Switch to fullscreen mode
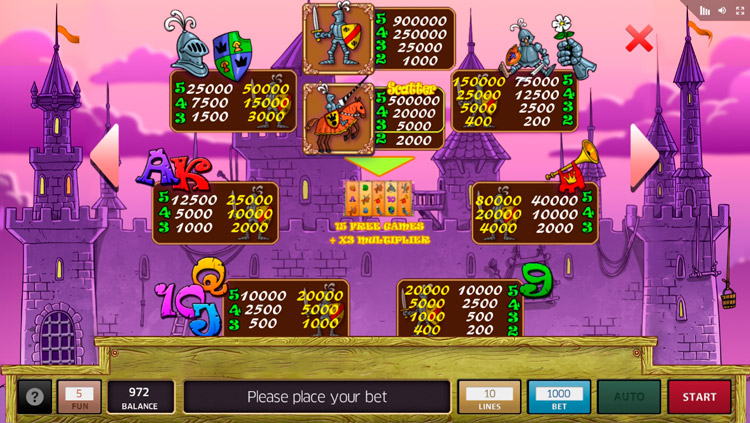Image resolution: width=750 pixels, height=423 pixels. coord(740,10)
